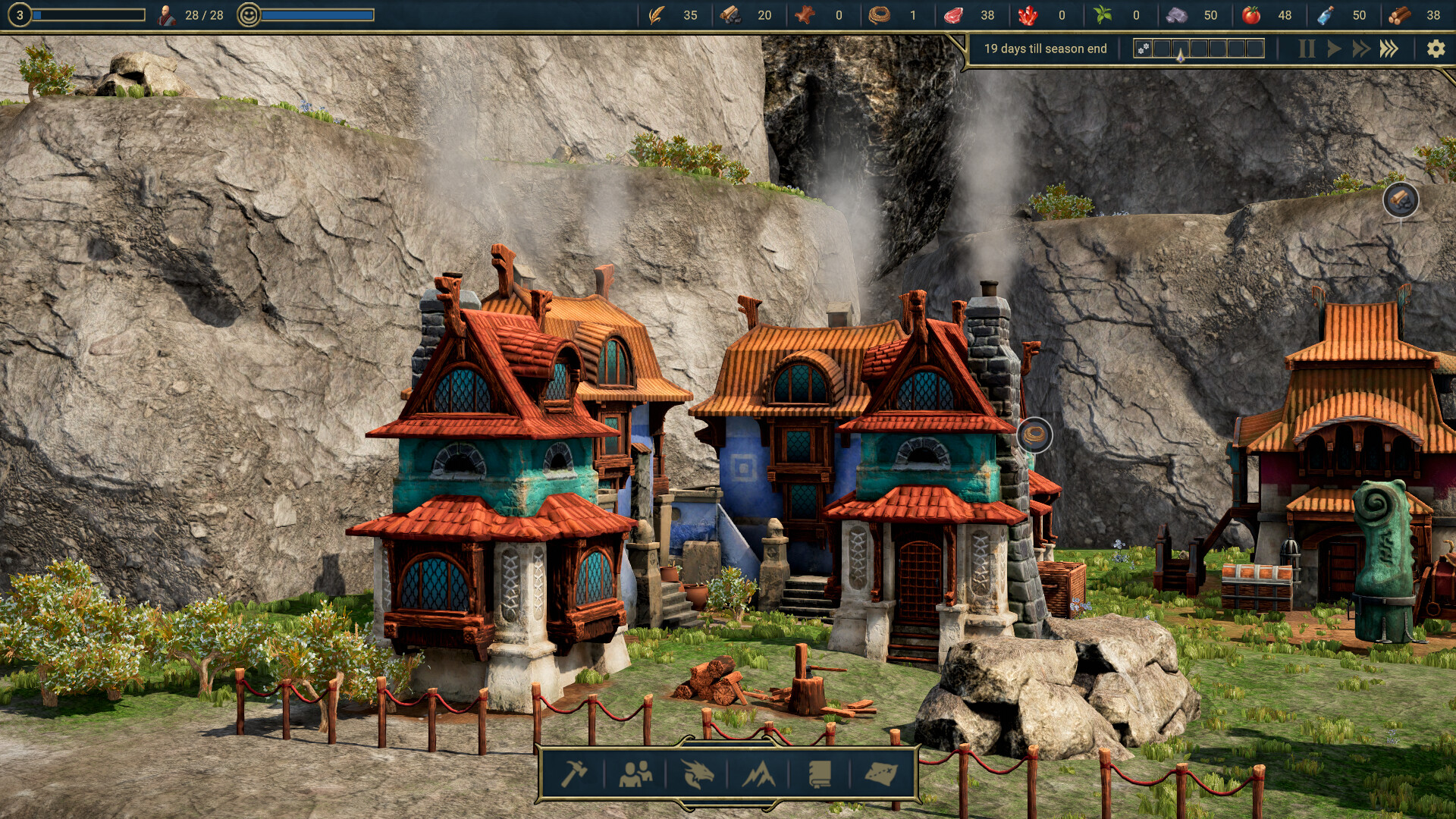This screenshot has width=1456, height=819.
Task: Activate double-arrow fast forward speed
Action: (x=1363, y=48)
